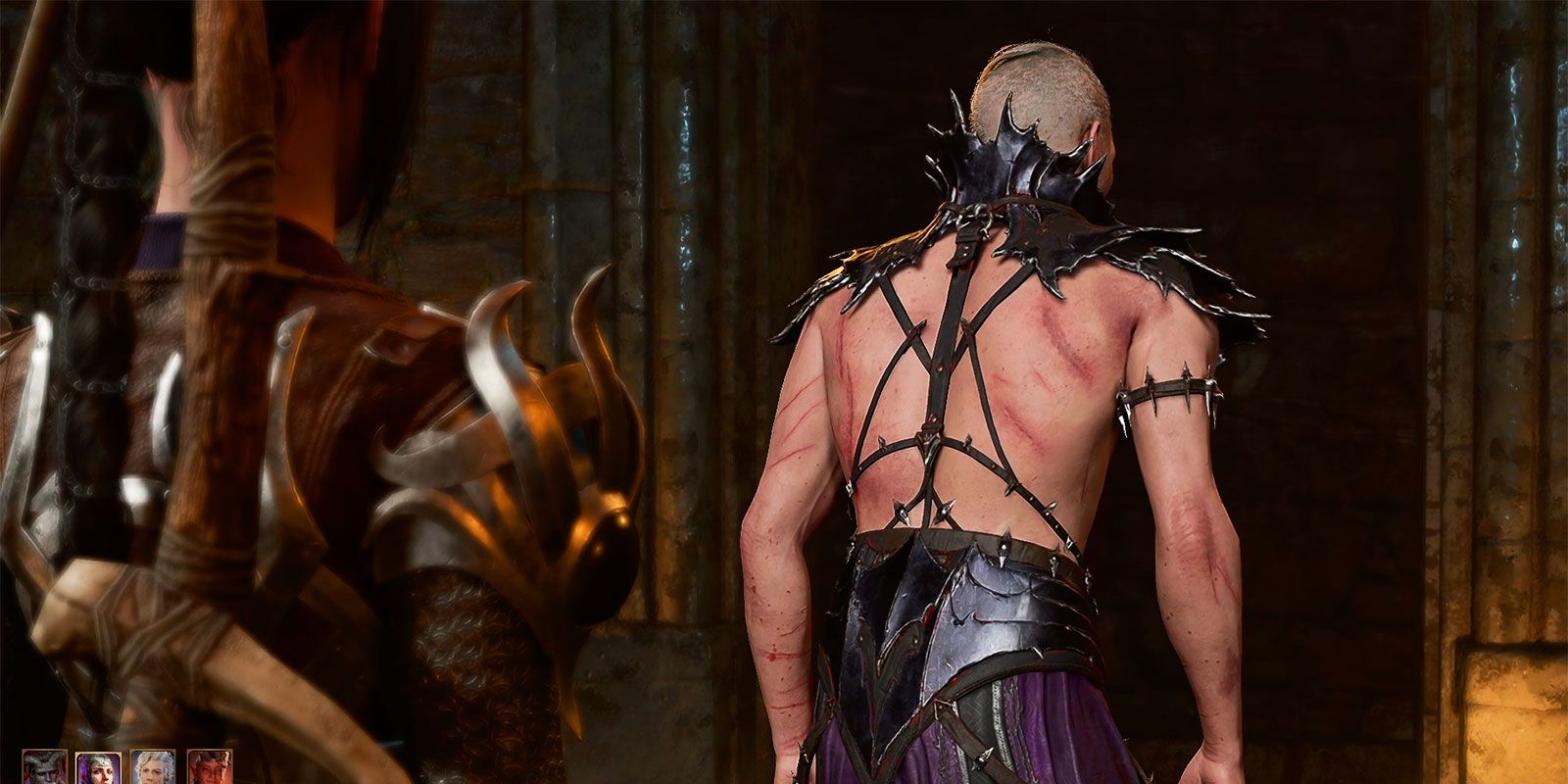Click the rightmost portrait in the party bar
Image resolution: width=1568 pixels, height=784 pixels.
coord(211,769)
